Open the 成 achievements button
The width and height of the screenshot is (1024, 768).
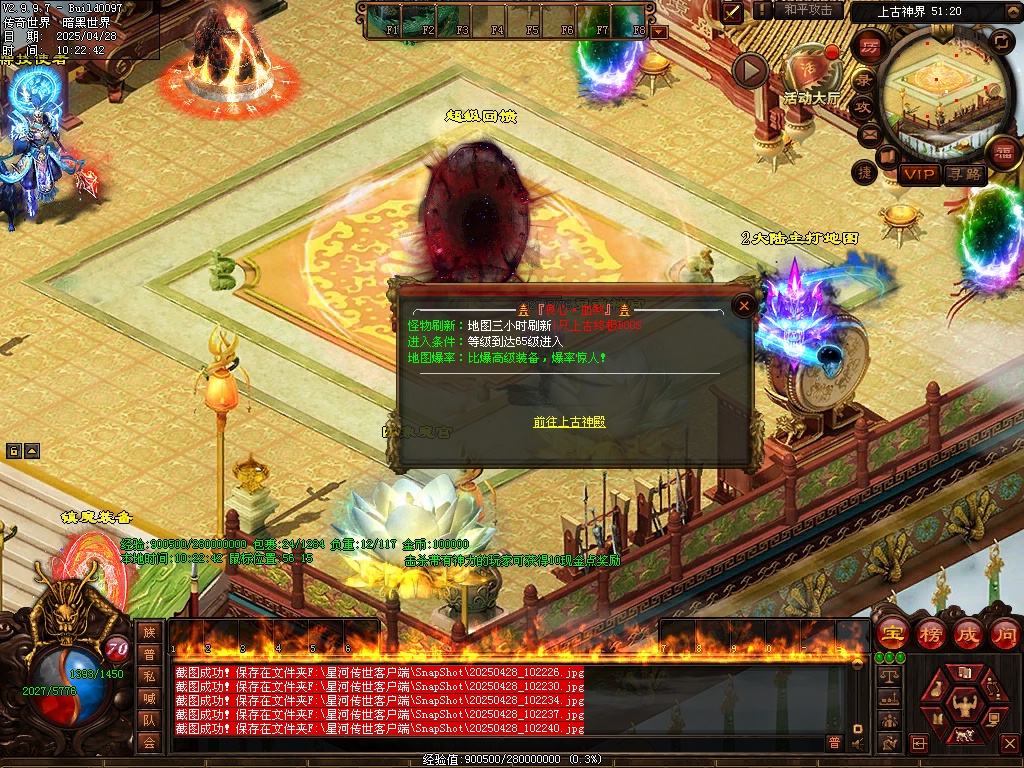coord(968,633)
